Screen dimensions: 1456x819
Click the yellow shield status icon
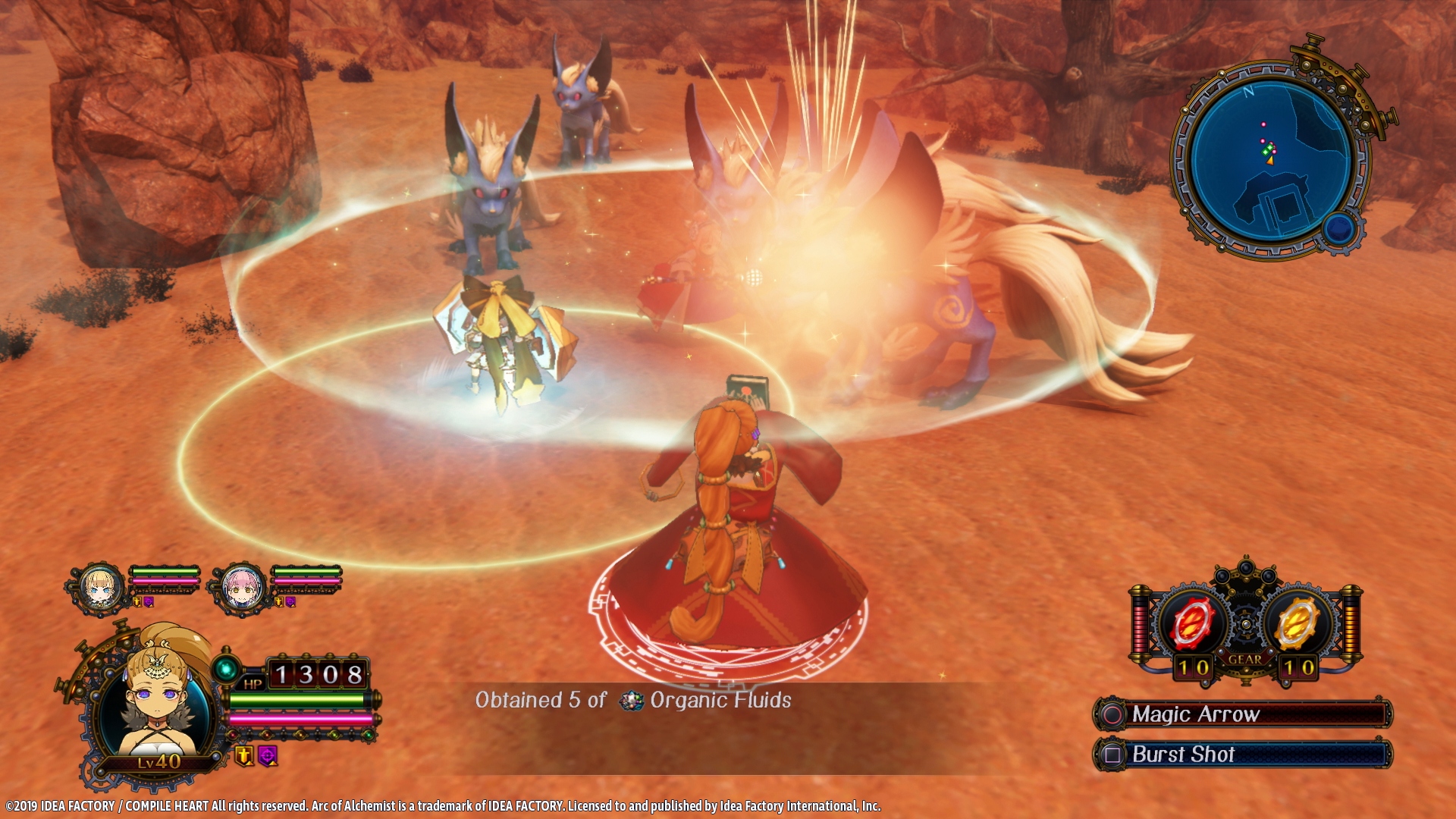[x=243, y=755]
